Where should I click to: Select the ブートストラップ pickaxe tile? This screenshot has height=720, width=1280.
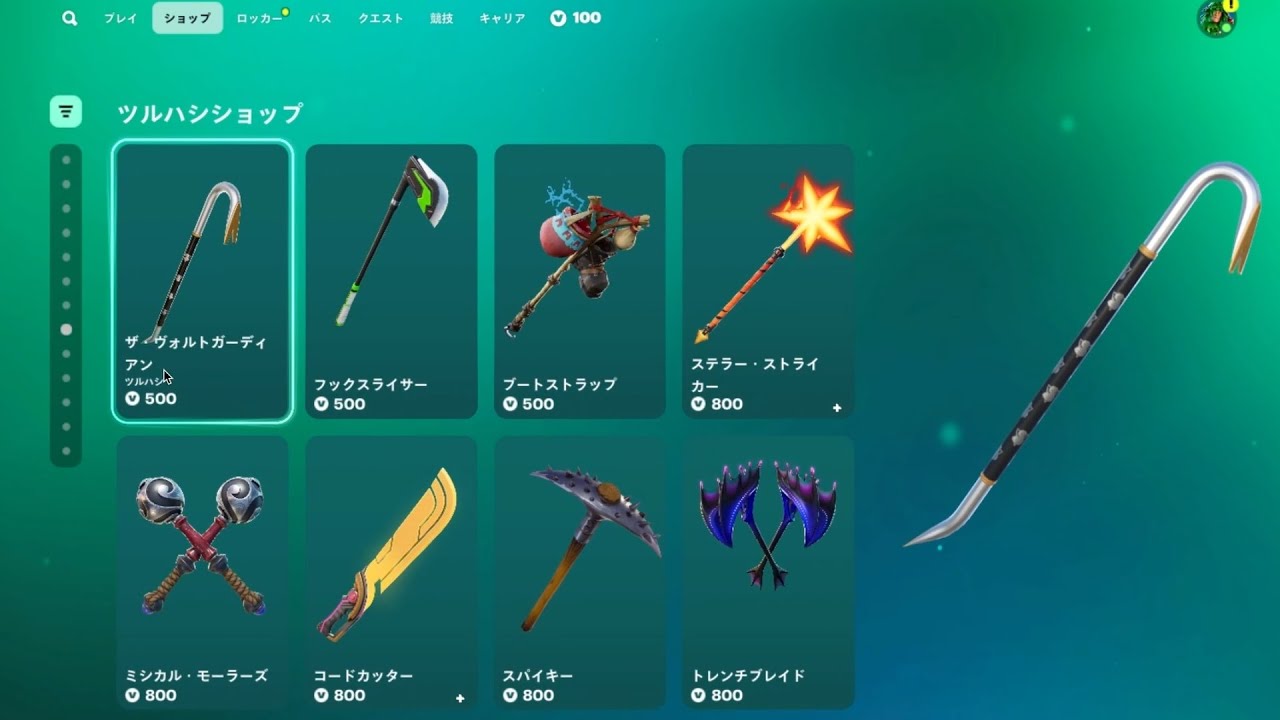coord(580,280)
